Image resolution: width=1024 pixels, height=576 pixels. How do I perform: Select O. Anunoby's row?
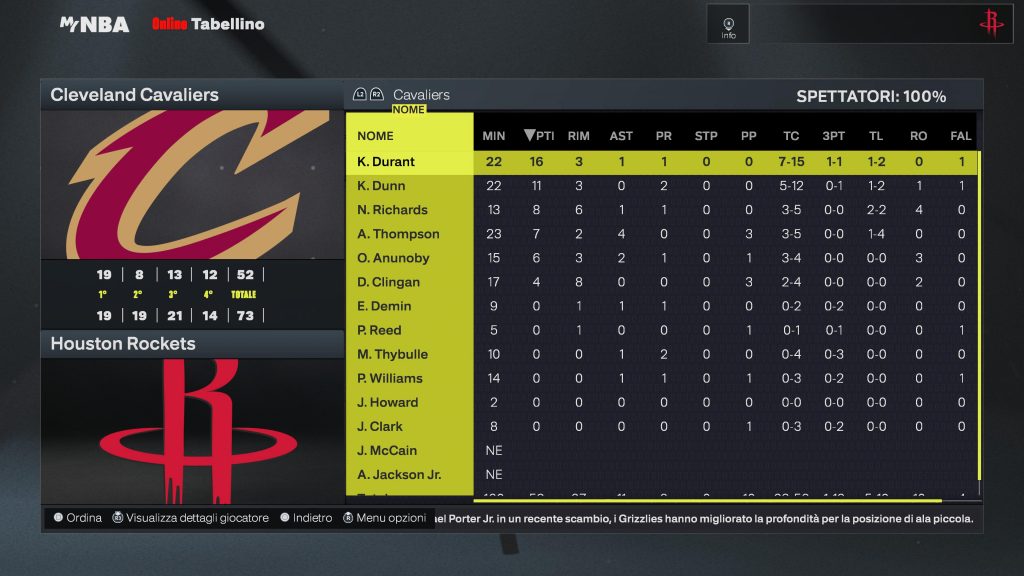(x=393, y=258)
